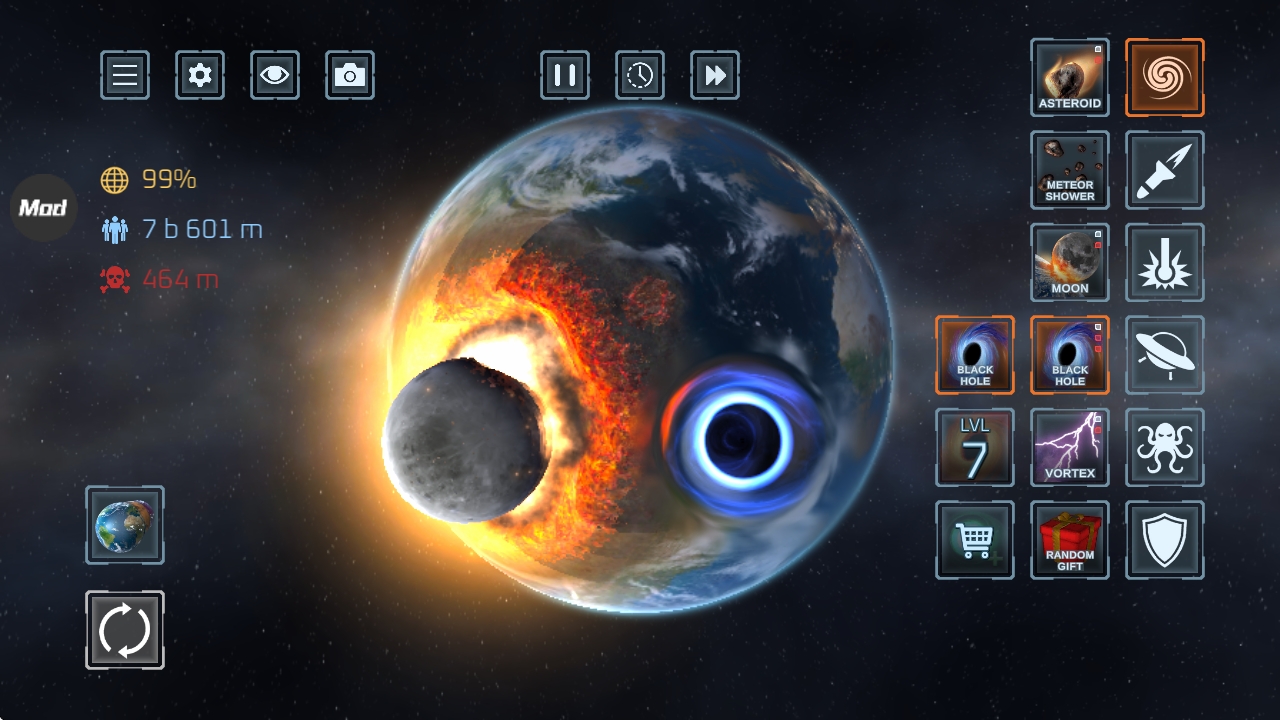Image resolution: width=1280 pixels, height=720 pixels.
Task: Choose the Asteroid weapon
Action: tap(1070, 78)
